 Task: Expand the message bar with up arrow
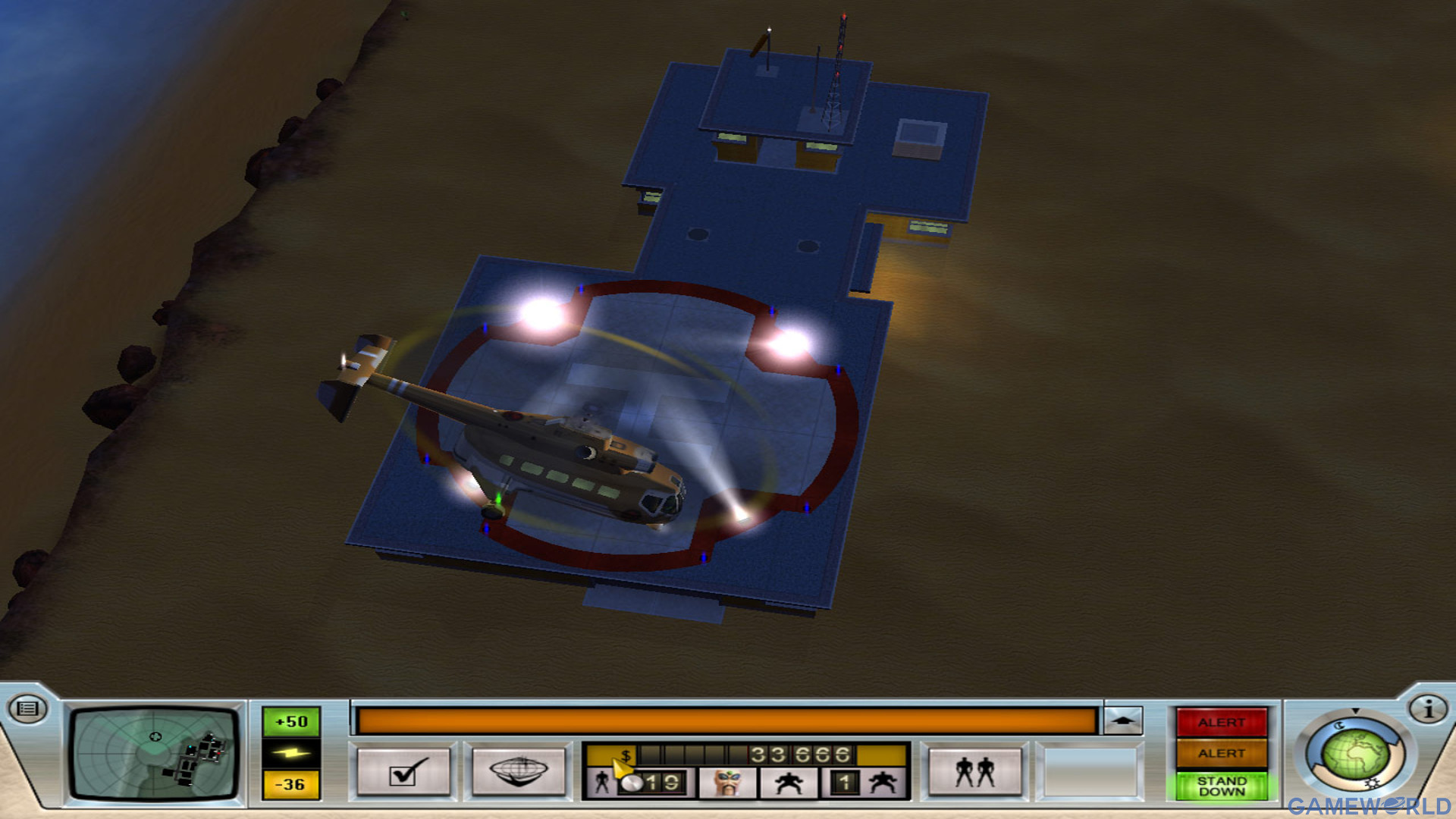pyautogui.click(x=1123, y=719)
